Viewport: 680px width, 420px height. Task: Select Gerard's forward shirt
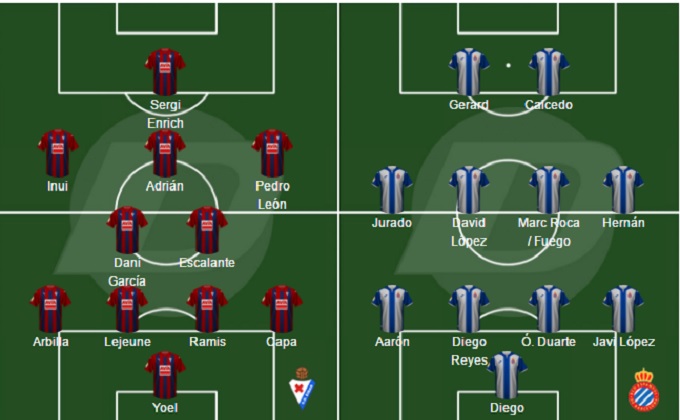pos(469,71)
